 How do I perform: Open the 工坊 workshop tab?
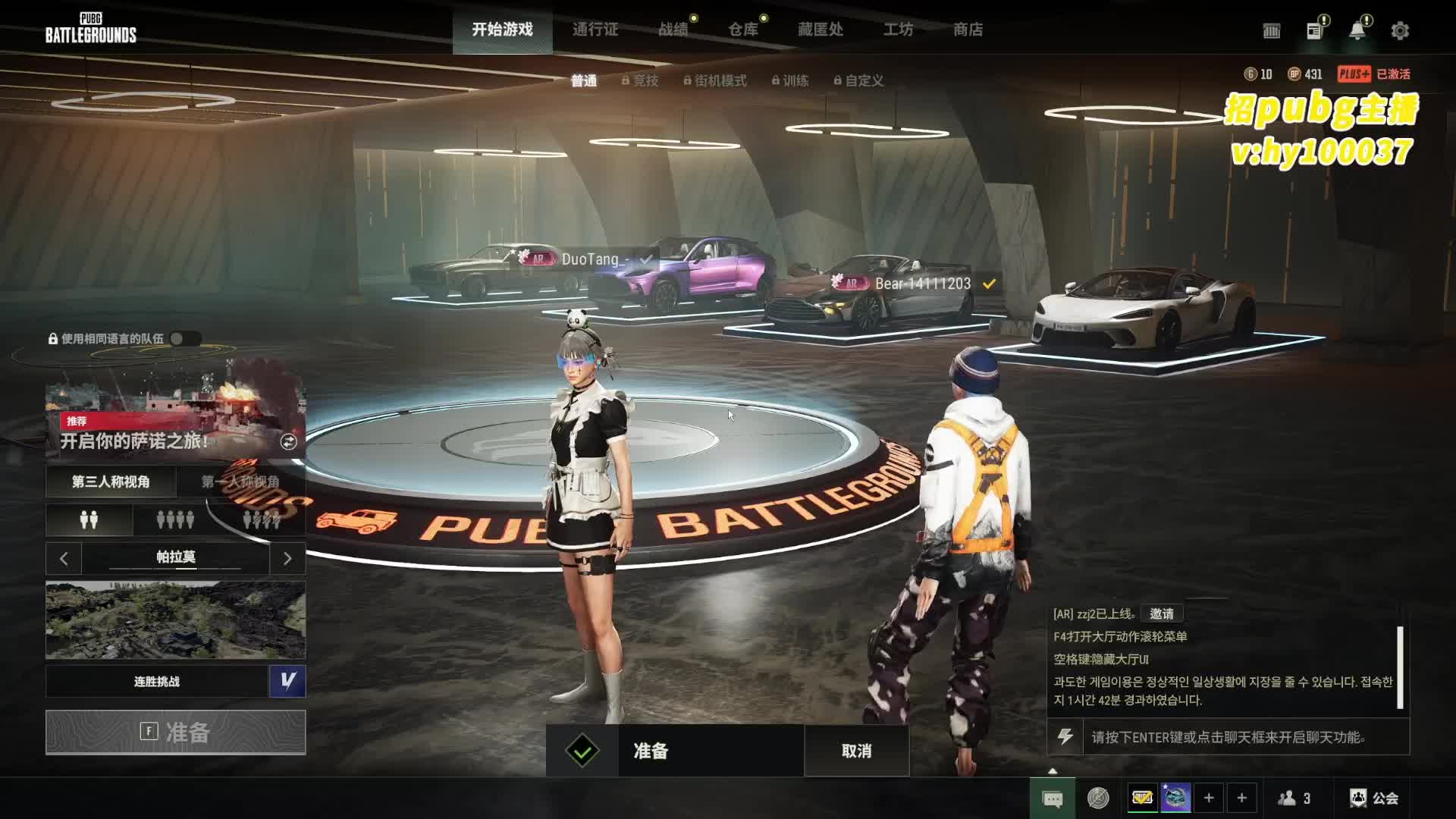pos(898,30)
